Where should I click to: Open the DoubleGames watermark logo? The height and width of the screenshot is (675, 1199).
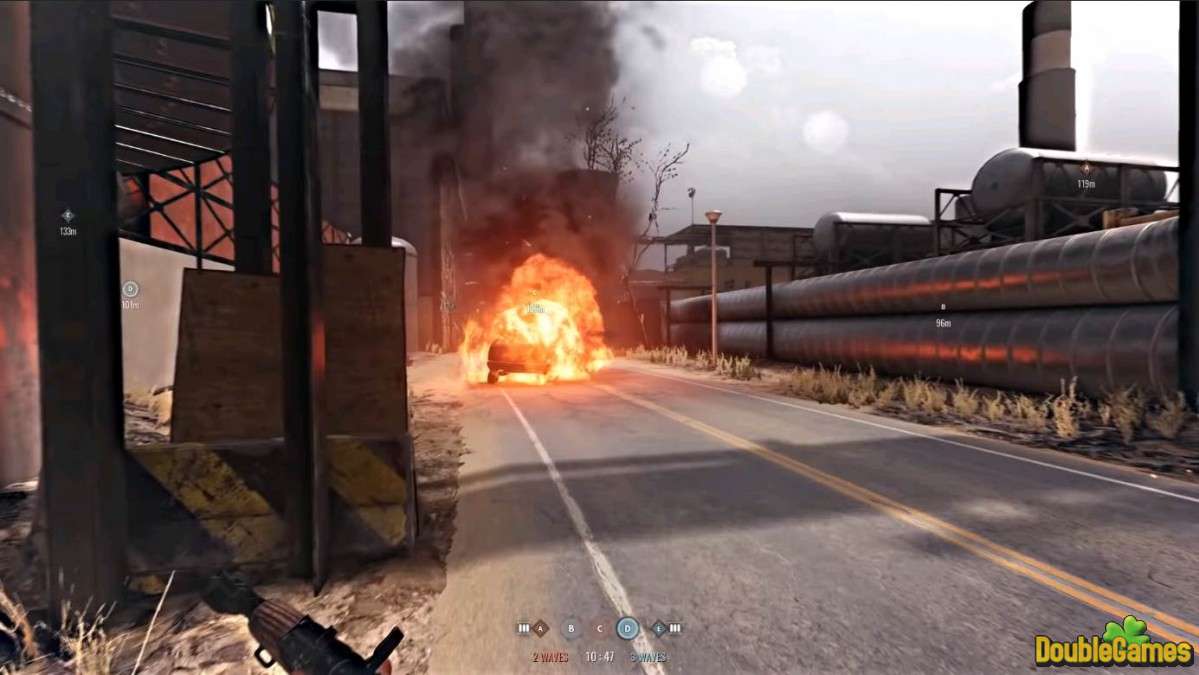(x=1114, y=645)
